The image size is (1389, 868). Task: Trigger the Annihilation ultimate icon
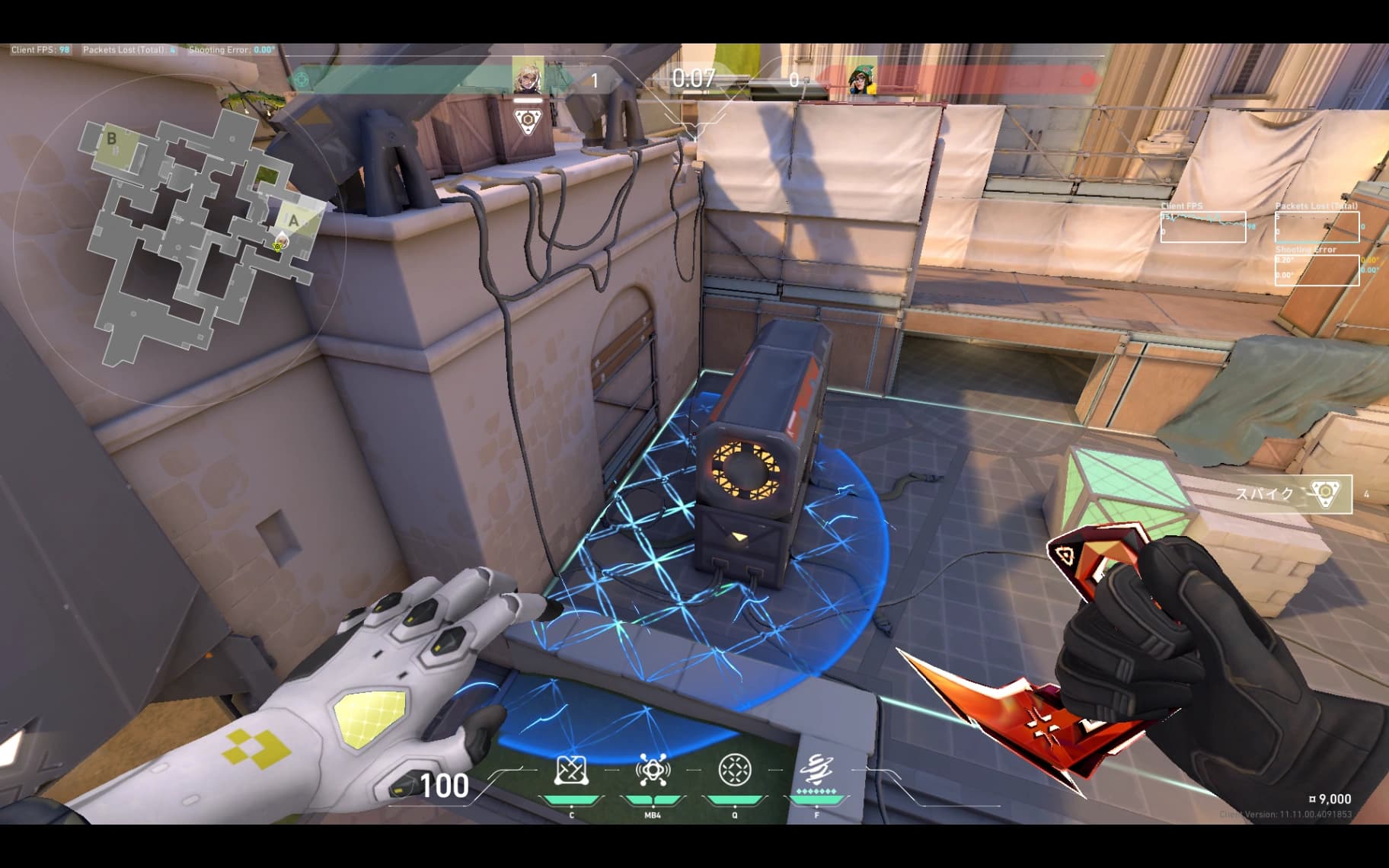pyautogui.click(x=816, y=769)
